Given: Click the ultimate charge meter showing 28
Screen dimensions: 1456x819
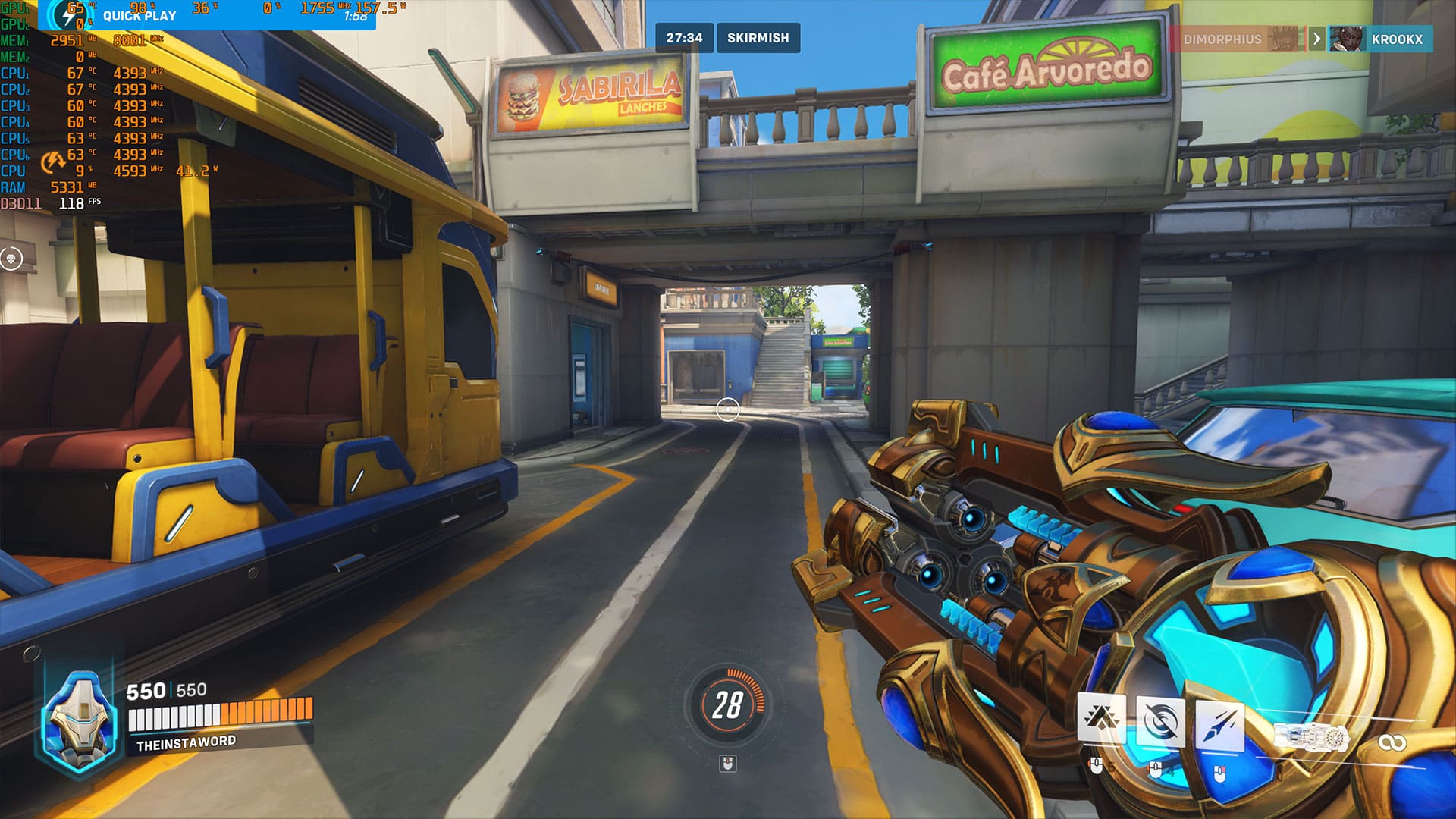Looking at the screenshot, I should click(x=727, y=704).
